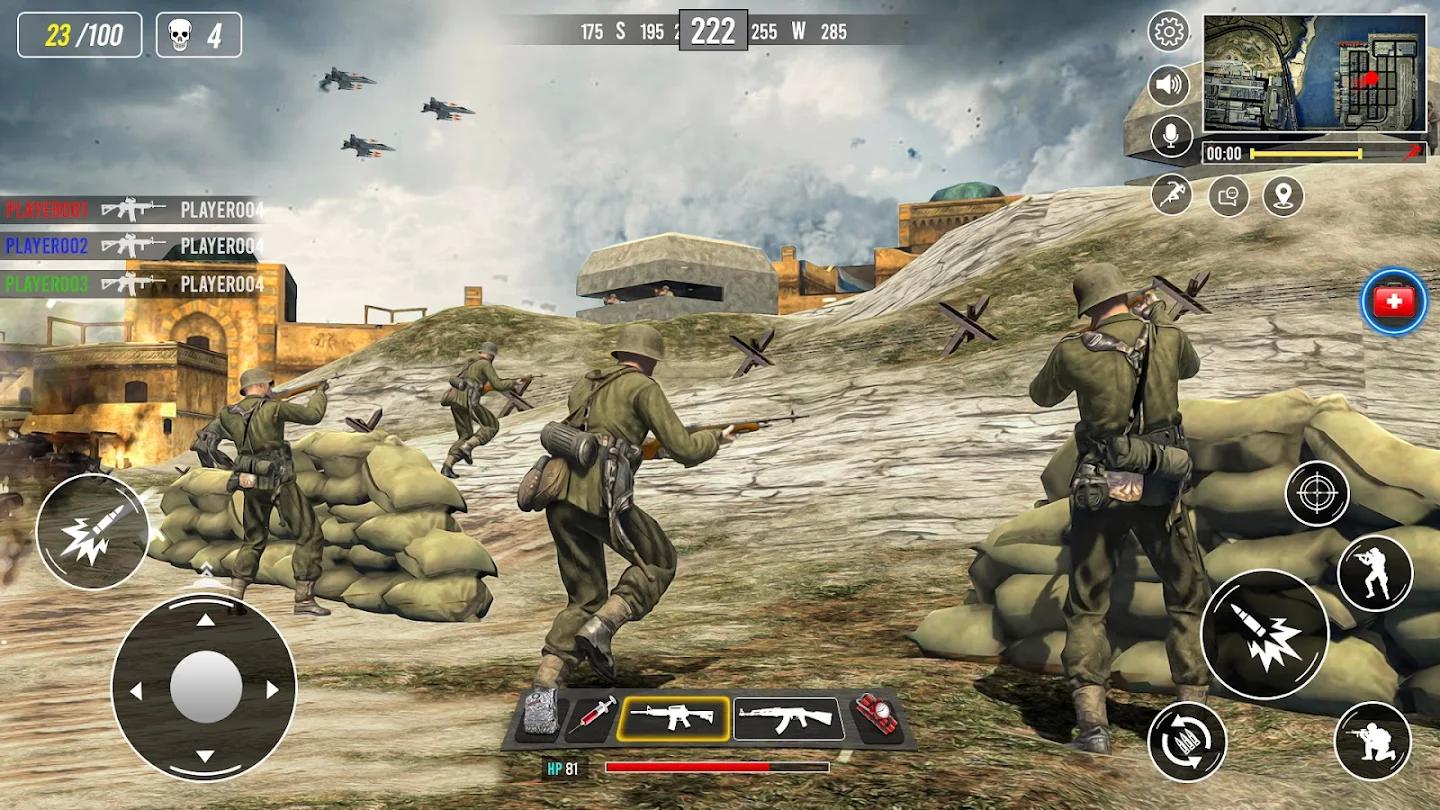This screenshot has height=810, width=1440.
Task: Select the backpack slot in the hotbar
Action: click(x=541, y=713)
